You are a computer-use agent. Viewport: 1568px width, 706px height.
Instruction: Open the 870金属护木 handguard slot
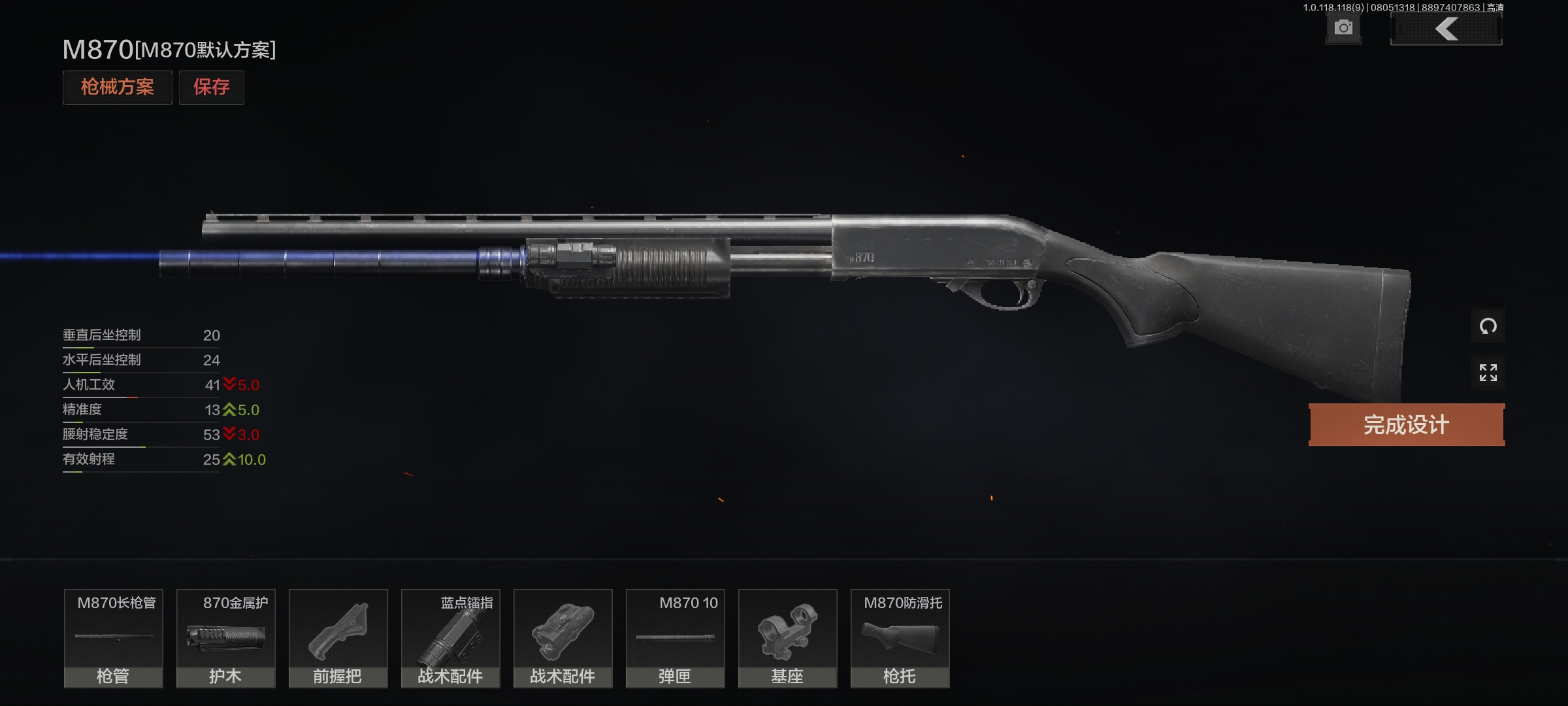226,638
